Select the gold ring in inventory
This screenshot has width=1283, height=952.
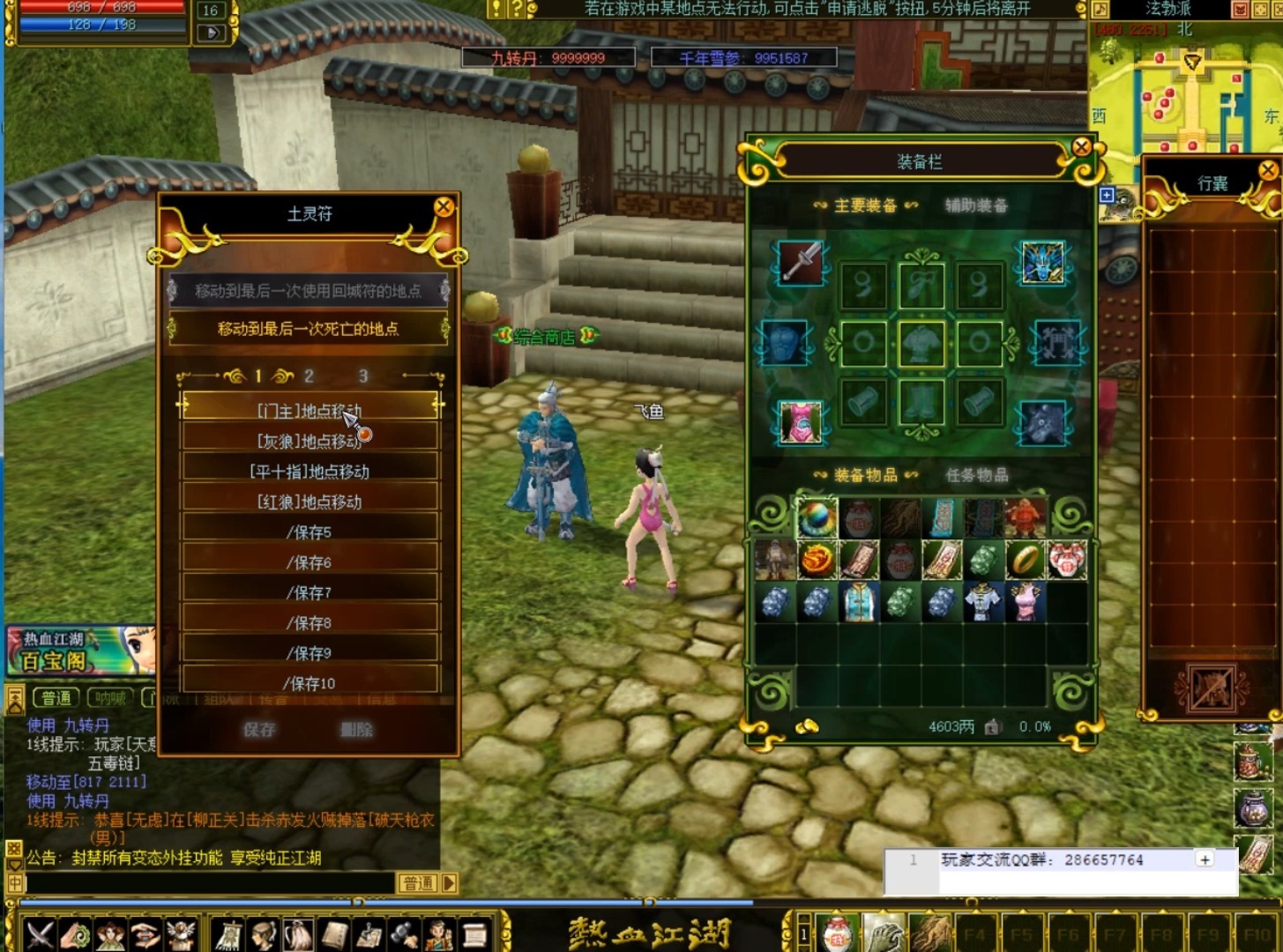coord(1025,559)
